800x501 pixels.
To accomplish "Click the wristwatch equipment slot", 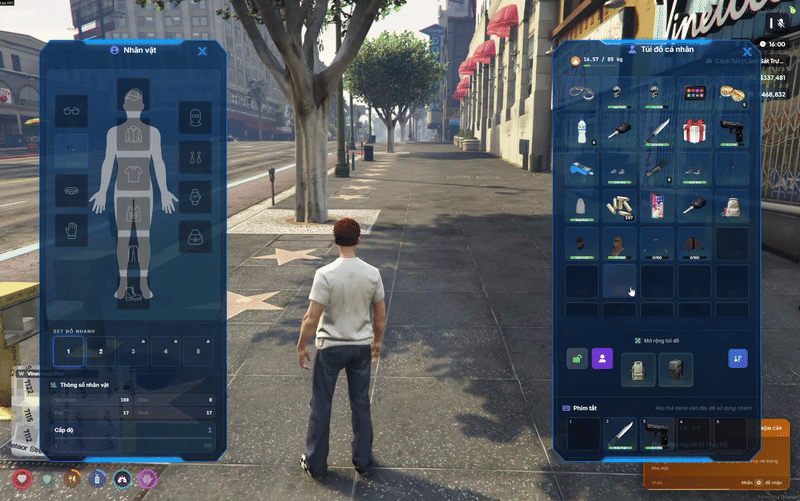I will point(195,196).
